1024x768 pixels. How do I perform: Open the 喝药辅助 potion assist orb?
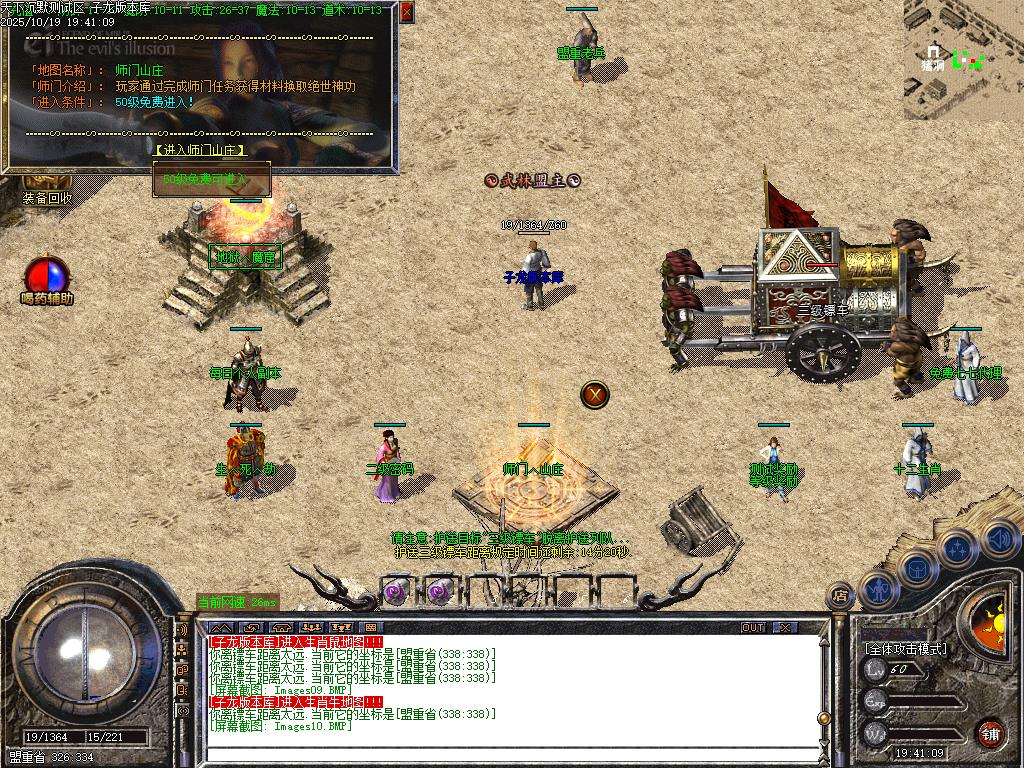47,278
